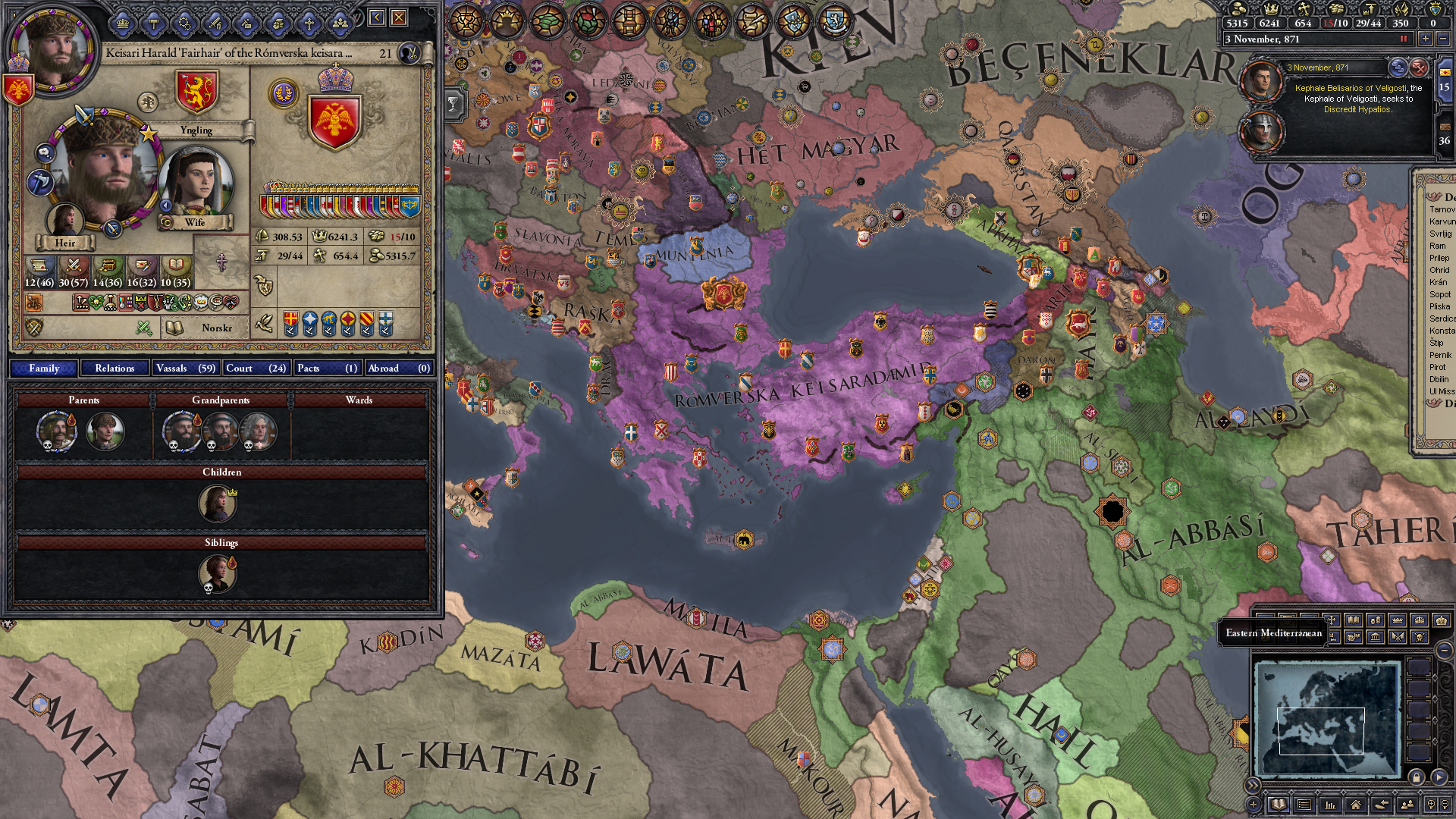Switch to the Court (24) tab
Image resolution: width=1456 pixels, height=819 pixels.
(x=257, y=368)
